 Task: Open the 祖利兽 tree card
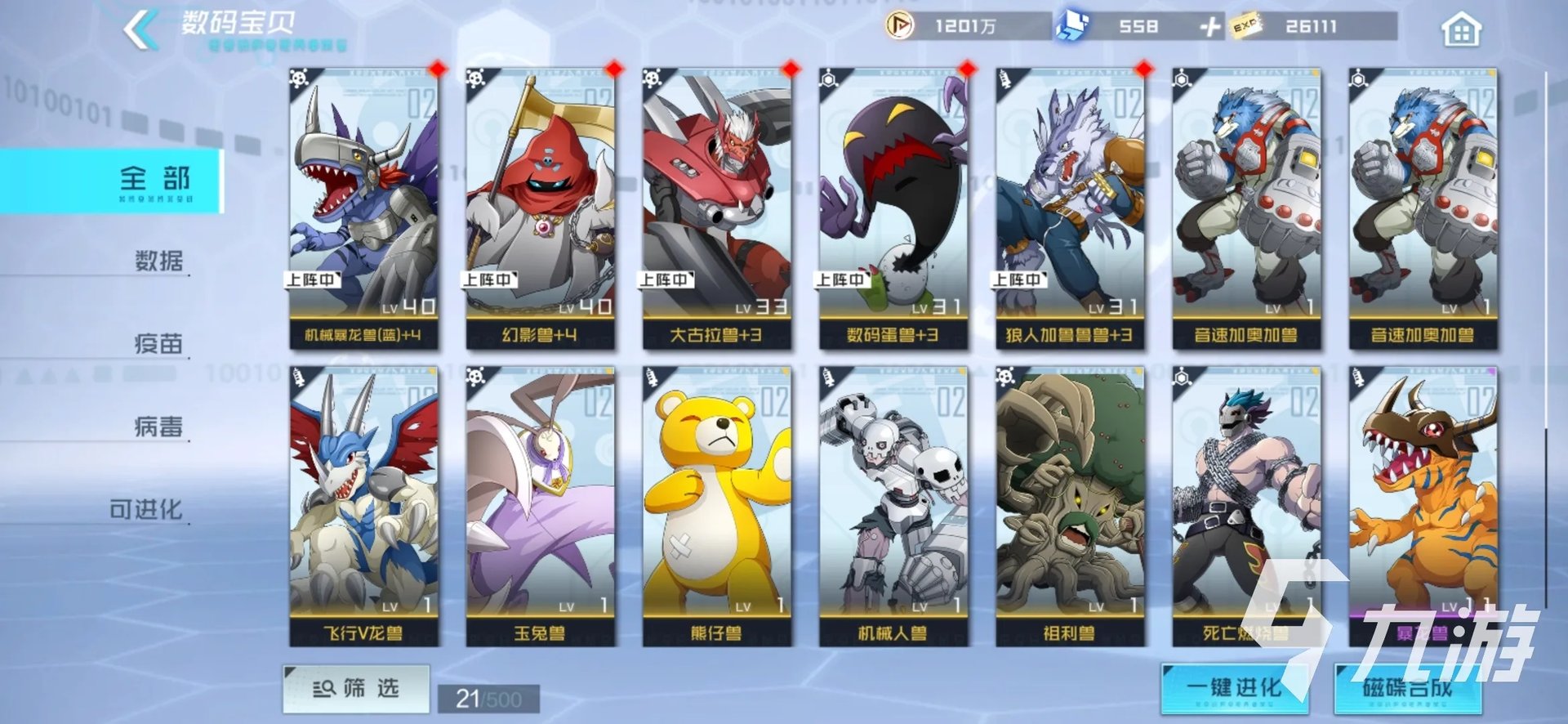(1069, 507)
